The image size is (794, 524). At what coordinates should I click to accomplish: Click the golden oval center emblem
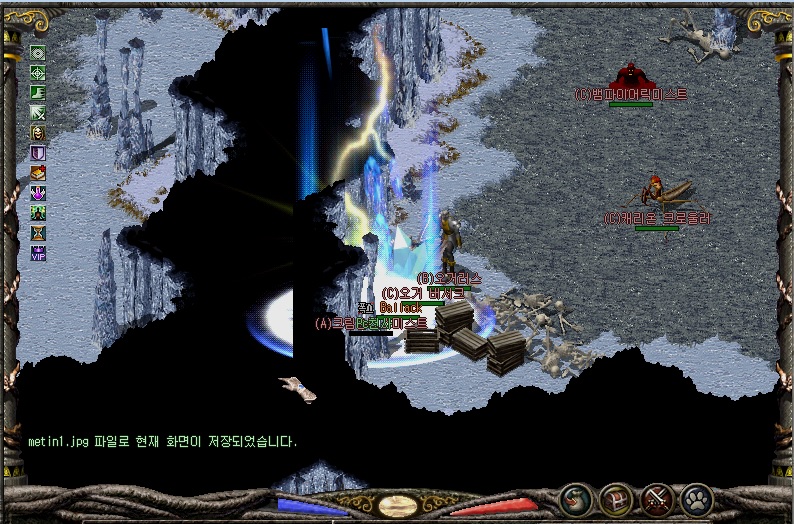[x=397, y=506]
